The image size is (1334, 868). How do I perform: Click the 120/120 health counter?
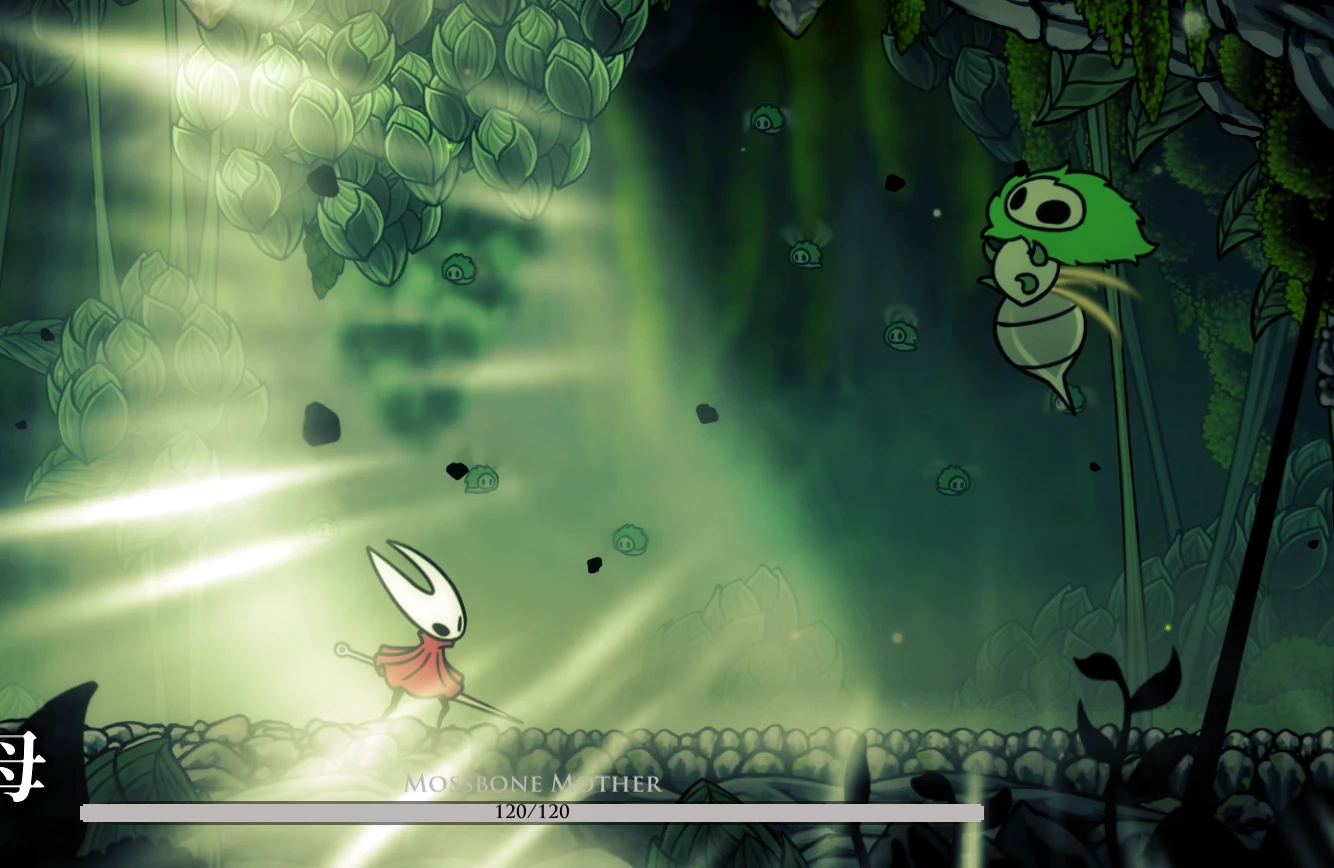[533, 812]
